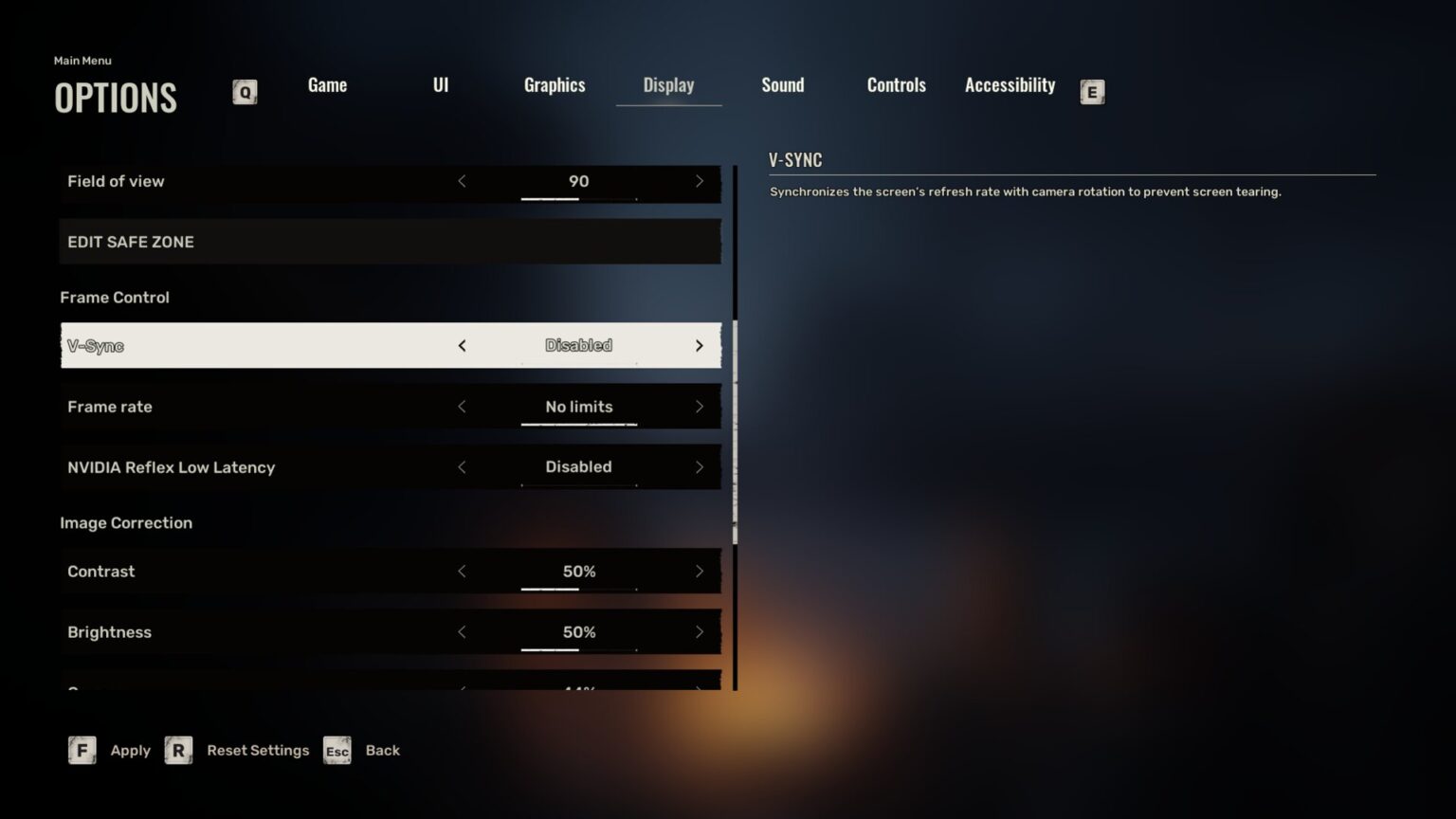This screenshot has height=819, width=1456.
Task: Click the Apply label
Action: point(130,750)
